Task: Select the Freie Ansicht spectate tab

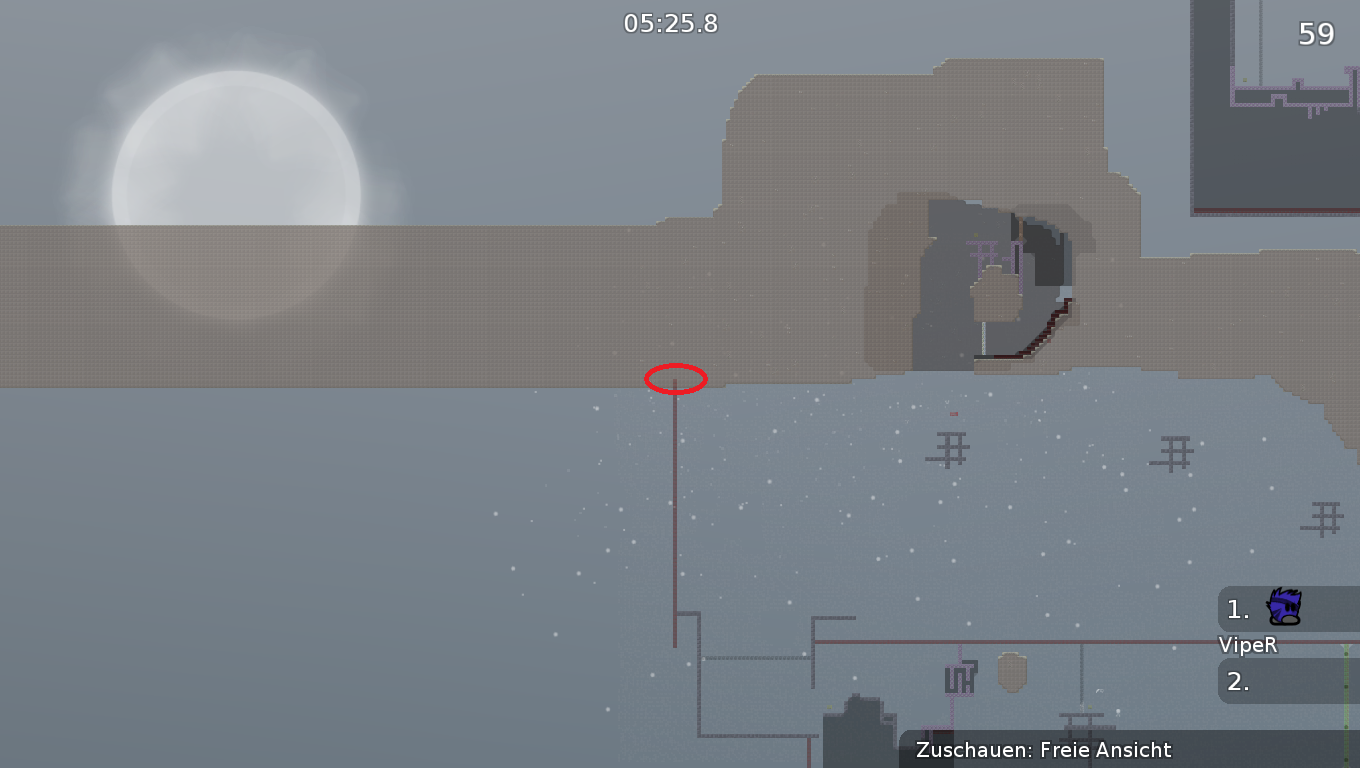Action: coord(1108,750)
